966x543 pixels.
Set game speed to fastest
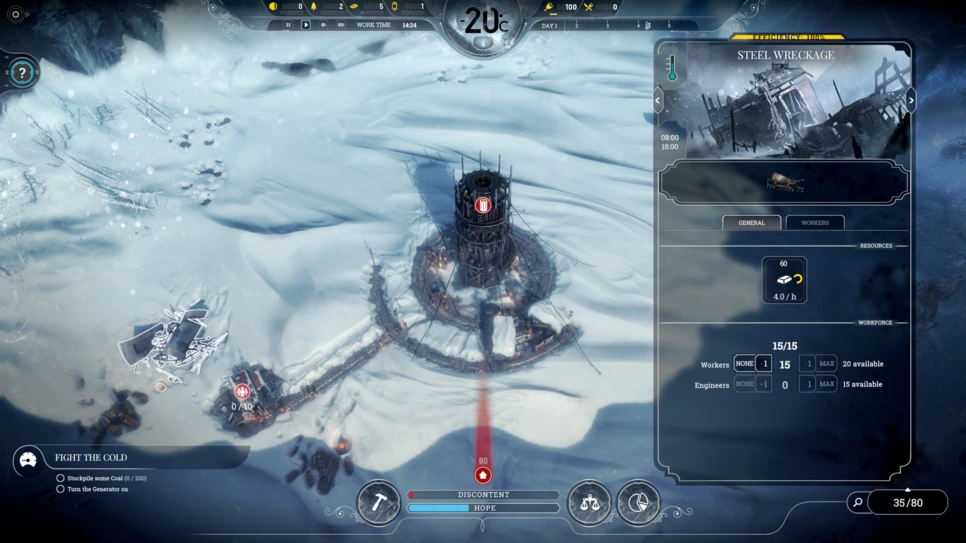click(x=340, y=25)
